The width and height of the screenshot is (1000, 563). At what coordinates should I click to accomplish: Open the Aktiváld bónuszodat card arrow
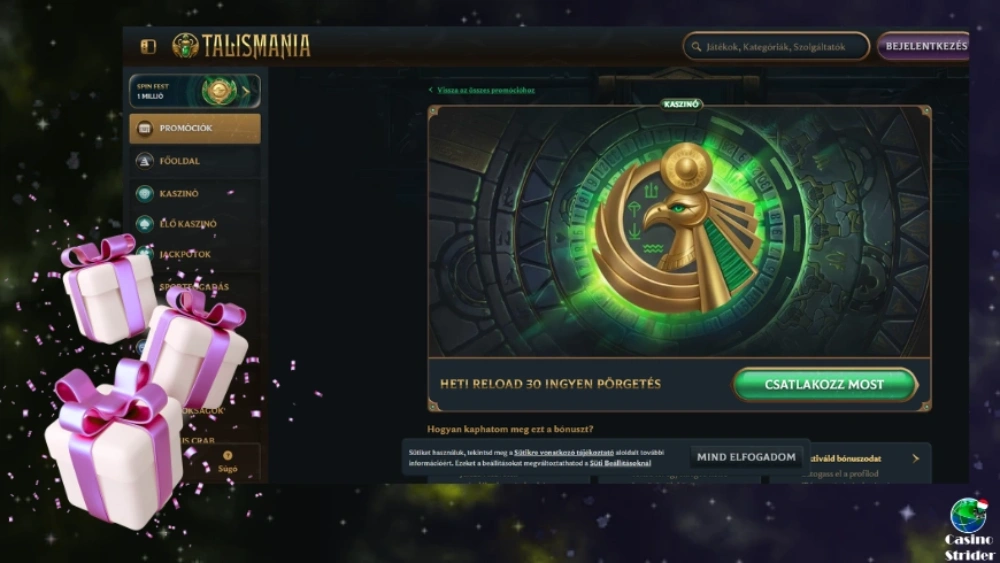coord(915,459)
